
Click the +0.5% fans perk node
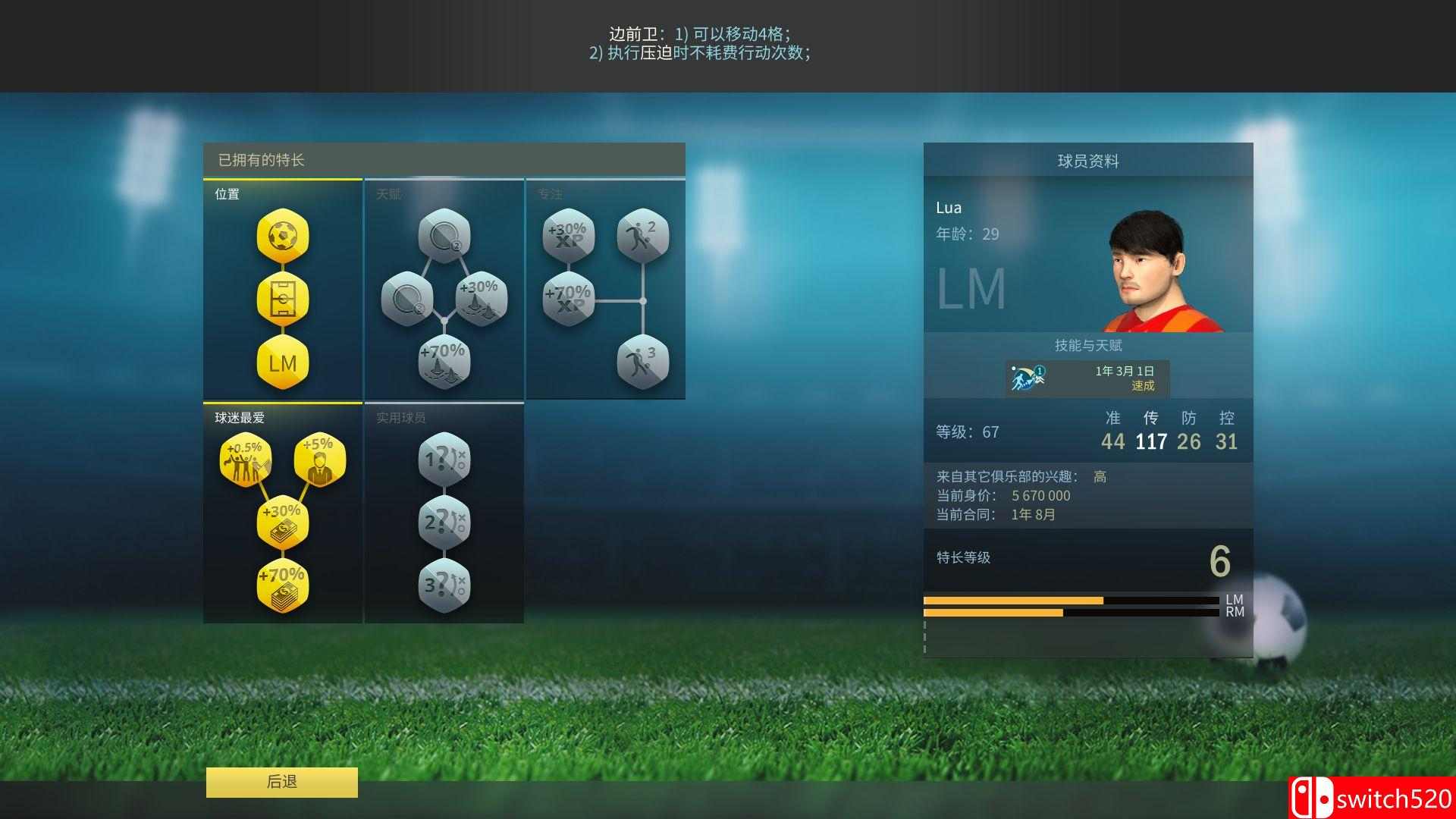[x=244, y=459]
